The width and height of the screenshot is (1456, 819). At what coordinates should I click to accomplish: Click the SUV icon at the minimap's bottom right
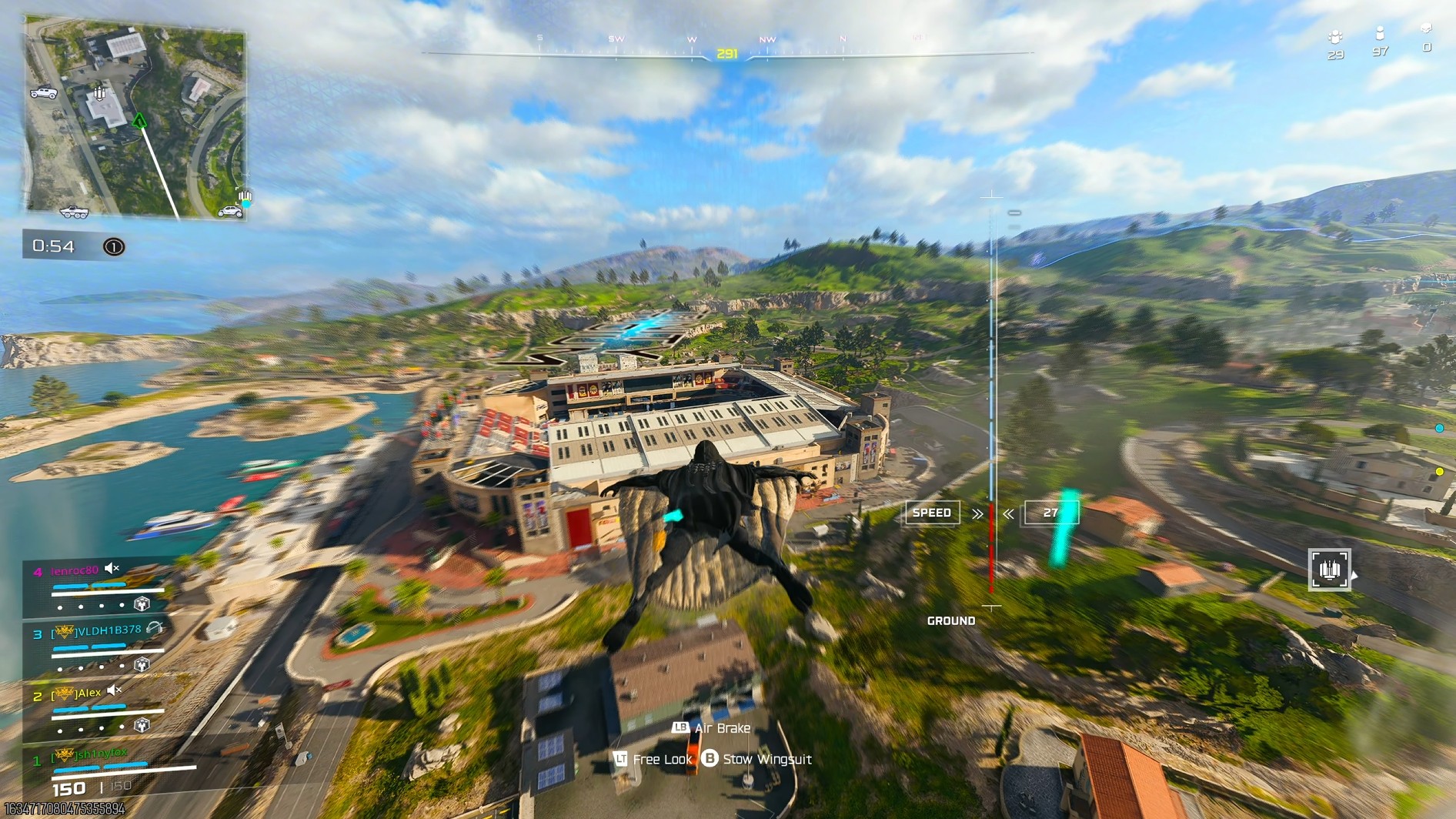(230, 212)
